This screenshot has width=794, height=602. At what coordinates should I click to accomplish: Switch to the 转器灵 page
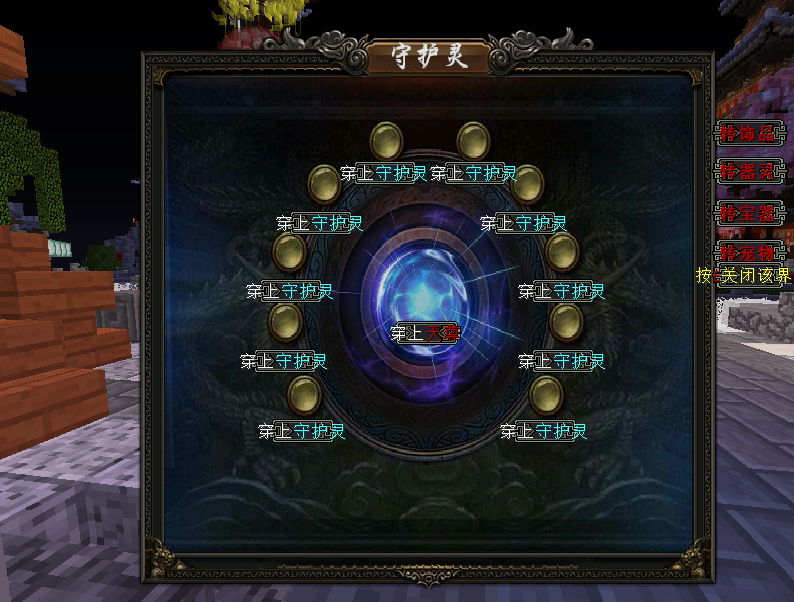click(x=747, y=171)
